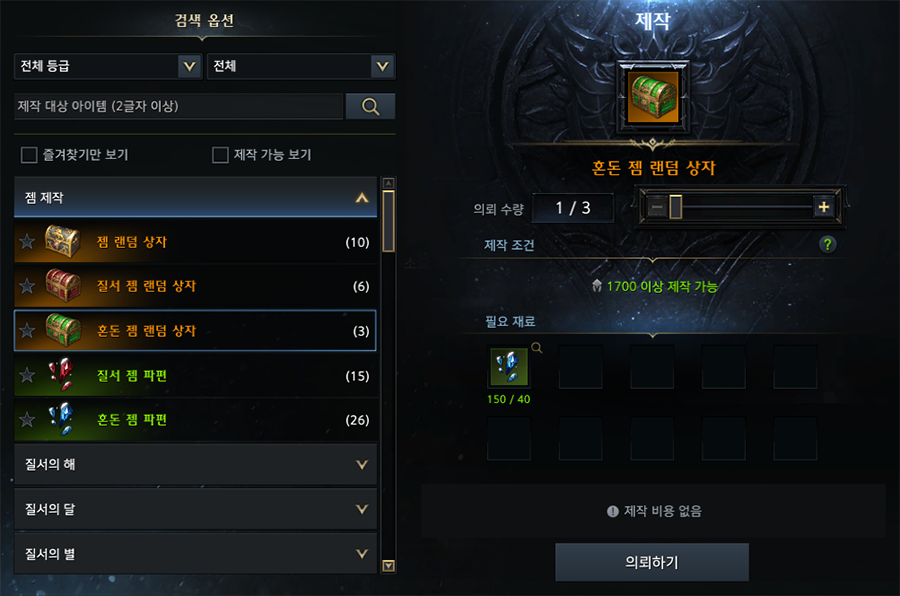Expand the 질서의 해 category
The width and height of the screenshot is (900, 596).
[x=195, y=465]
